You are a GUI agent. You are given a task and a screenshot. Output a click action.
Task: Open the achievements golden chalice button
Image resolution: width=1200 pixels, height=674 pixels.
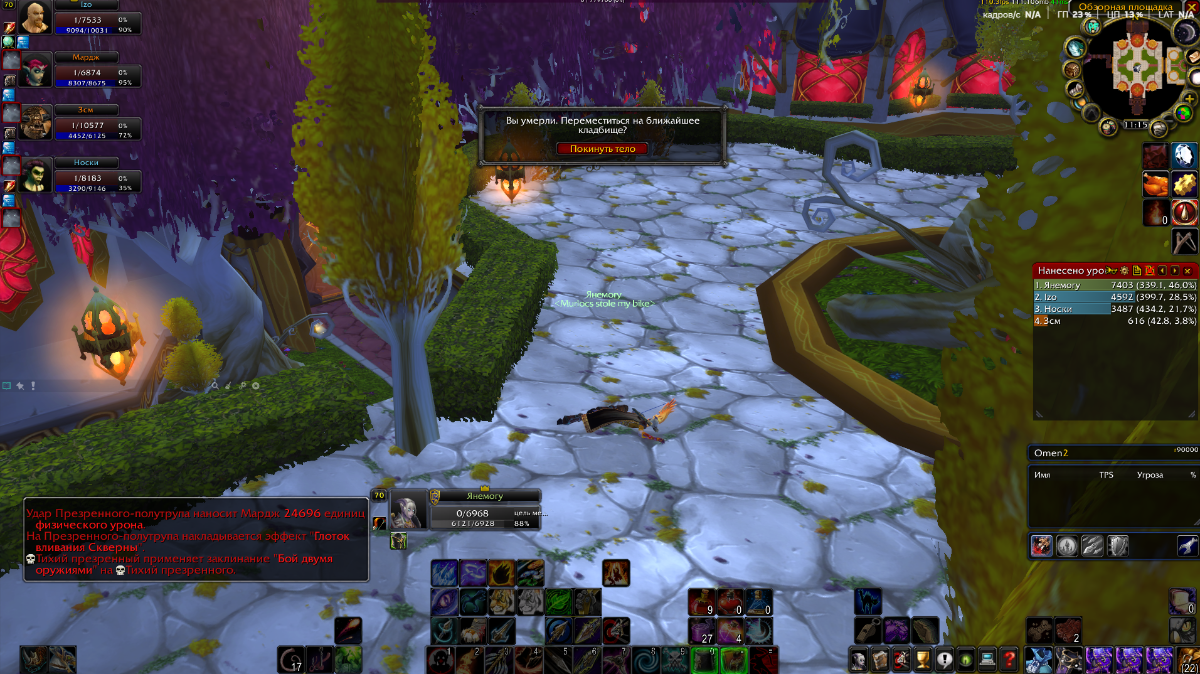pos(923,659)
